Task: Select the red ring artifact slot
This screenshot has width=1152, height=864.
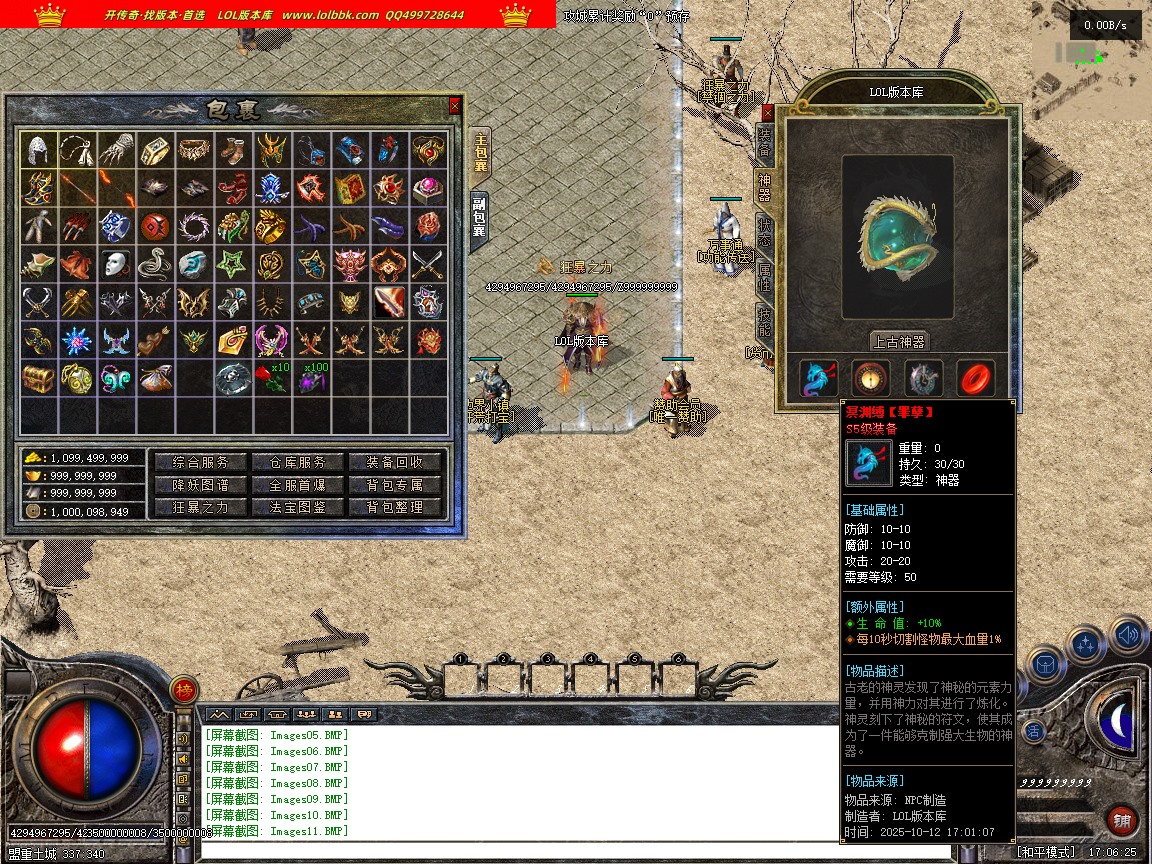Action: click(975, 378)
